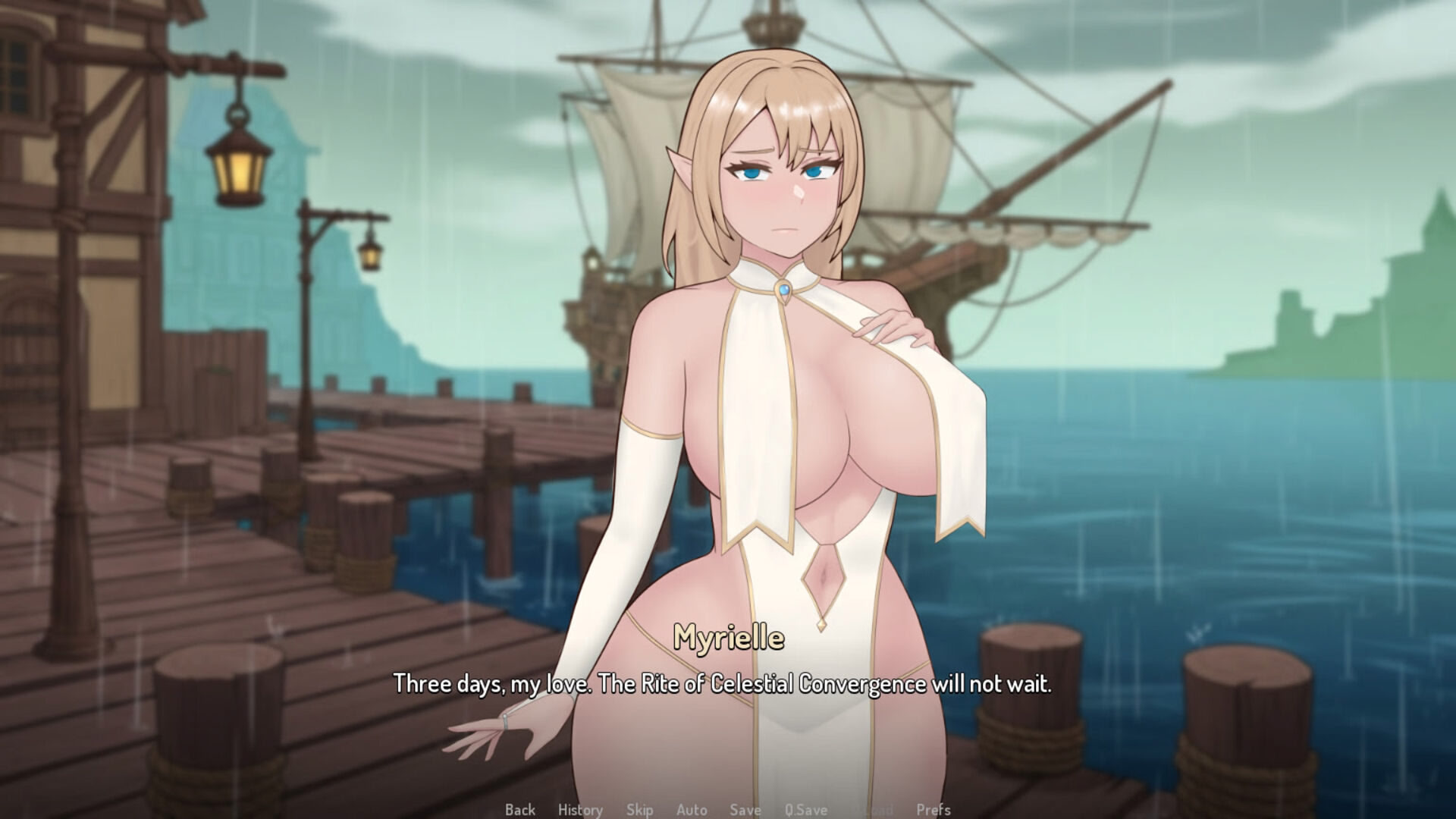
Task: Click the quick menu bar at the bottom
Action: (x=728, y=809)
